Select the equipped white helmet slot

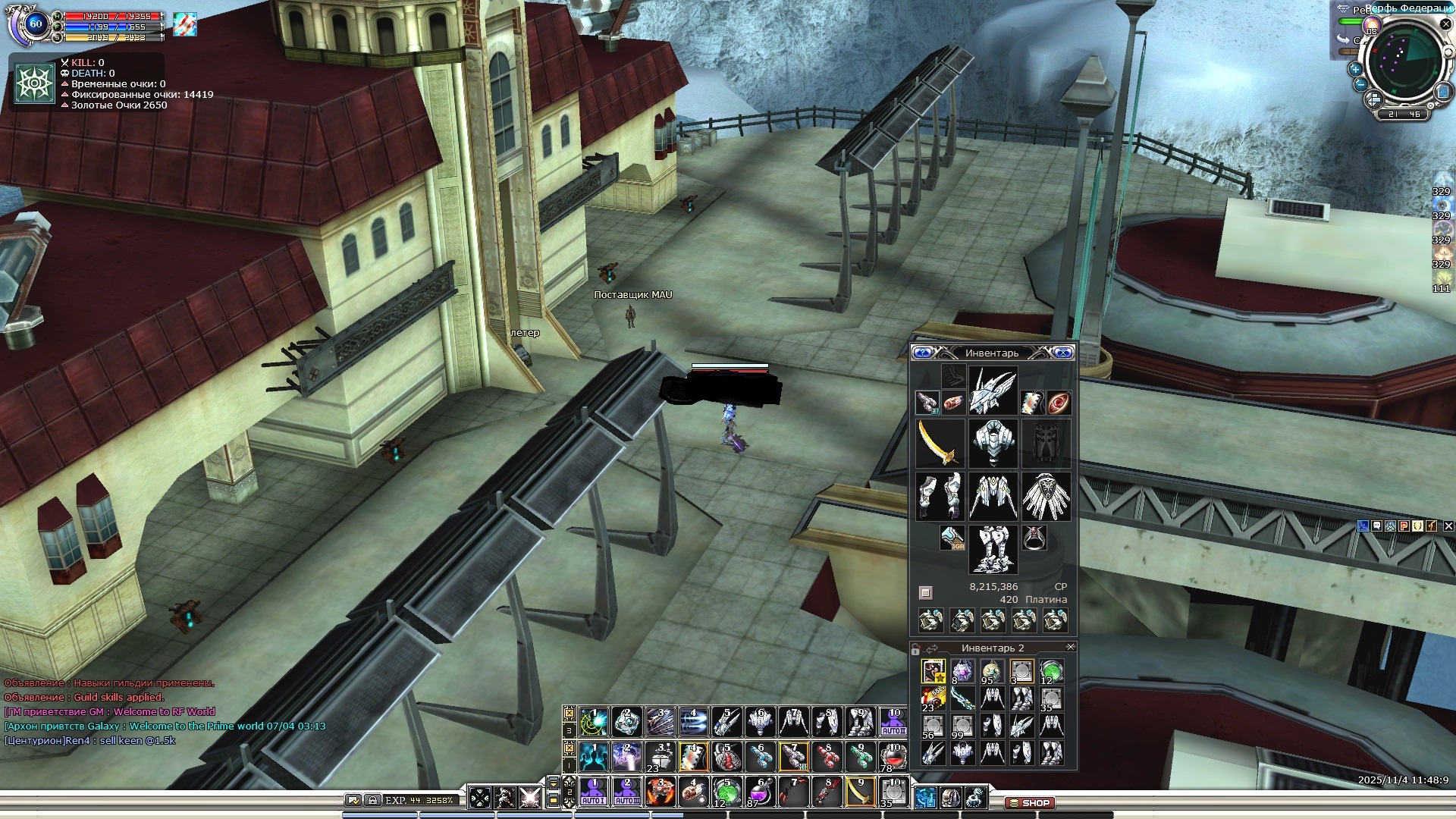click(x=993, y=391)
